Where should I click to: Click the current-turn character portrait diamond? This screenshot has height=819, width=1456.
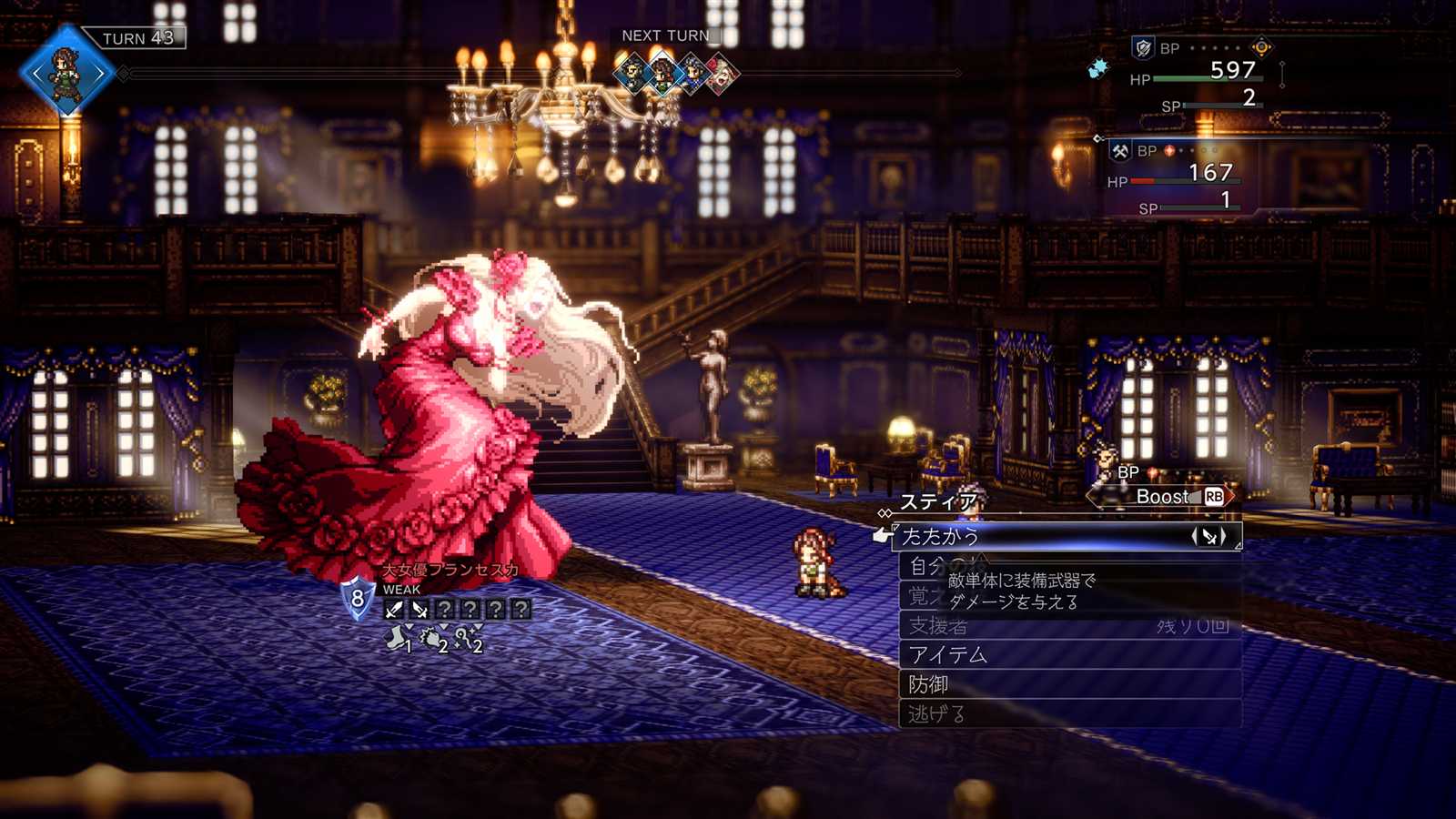[x=67, y=72]
